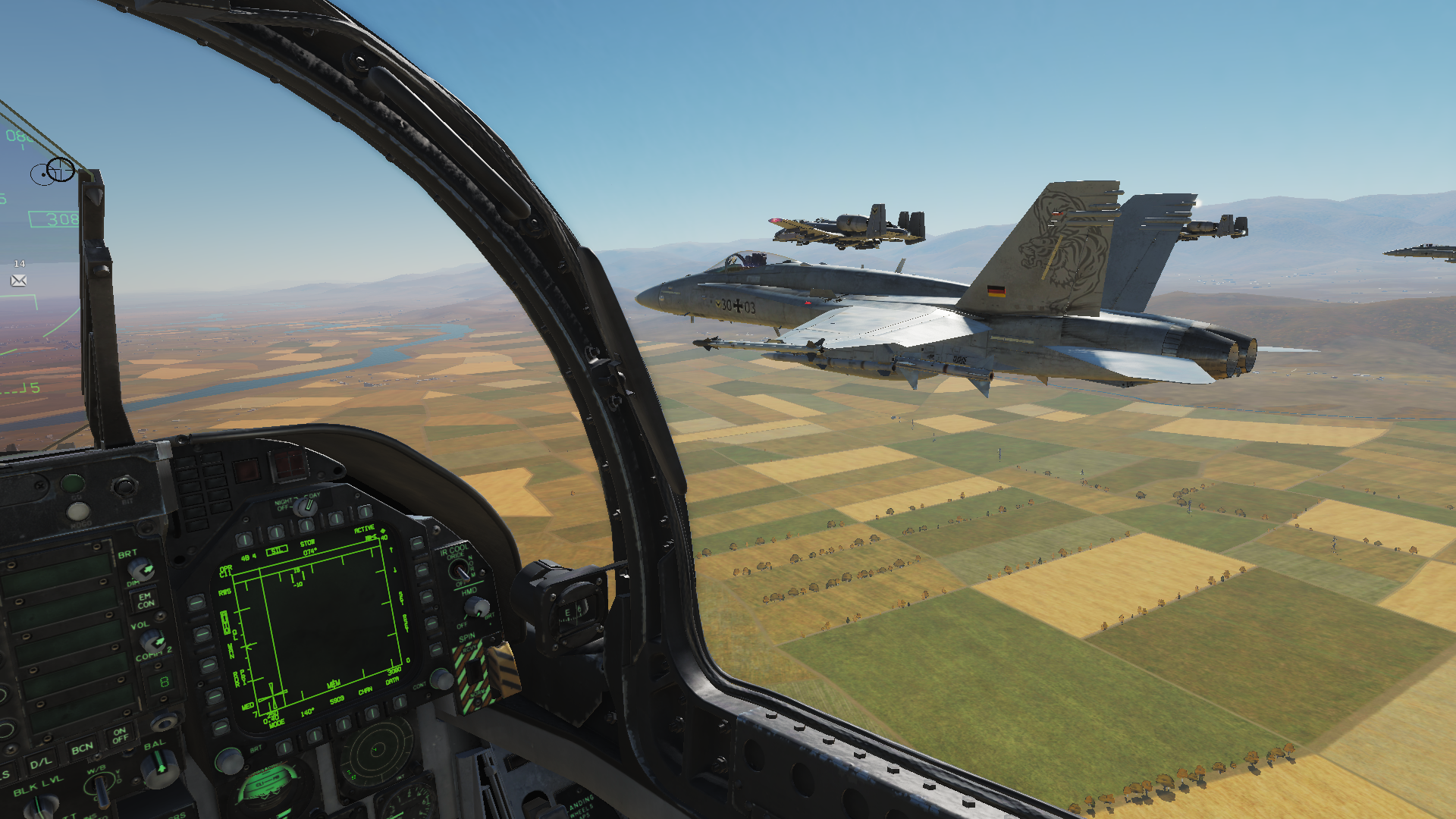This screenshot has height=819, width=1456.
Task: Select the D/L button
Action: click(x=41, y=761)
